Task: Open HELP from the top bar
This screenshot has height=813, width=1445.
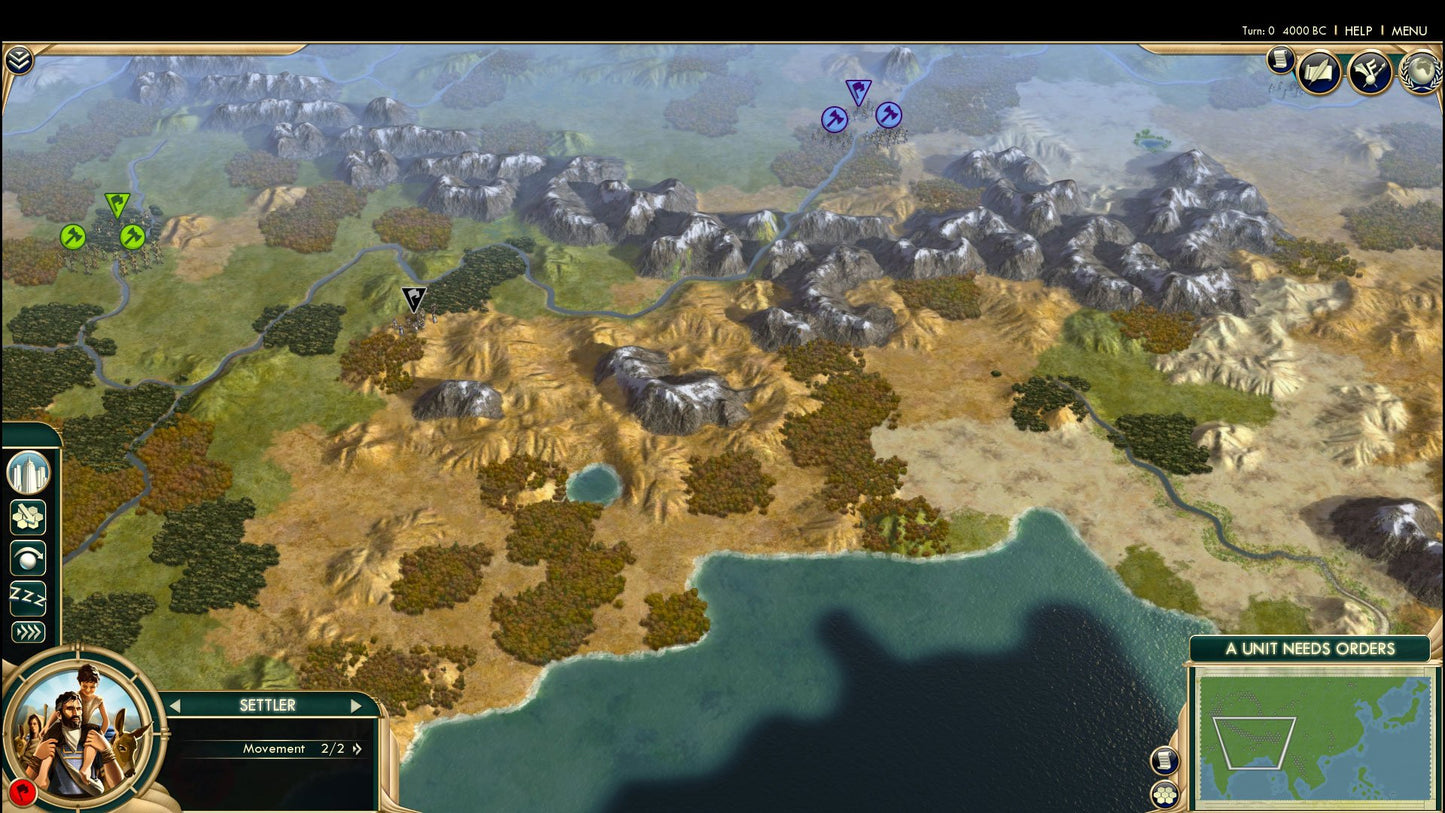Action: pyautogui.click(x=1358, y=31)
